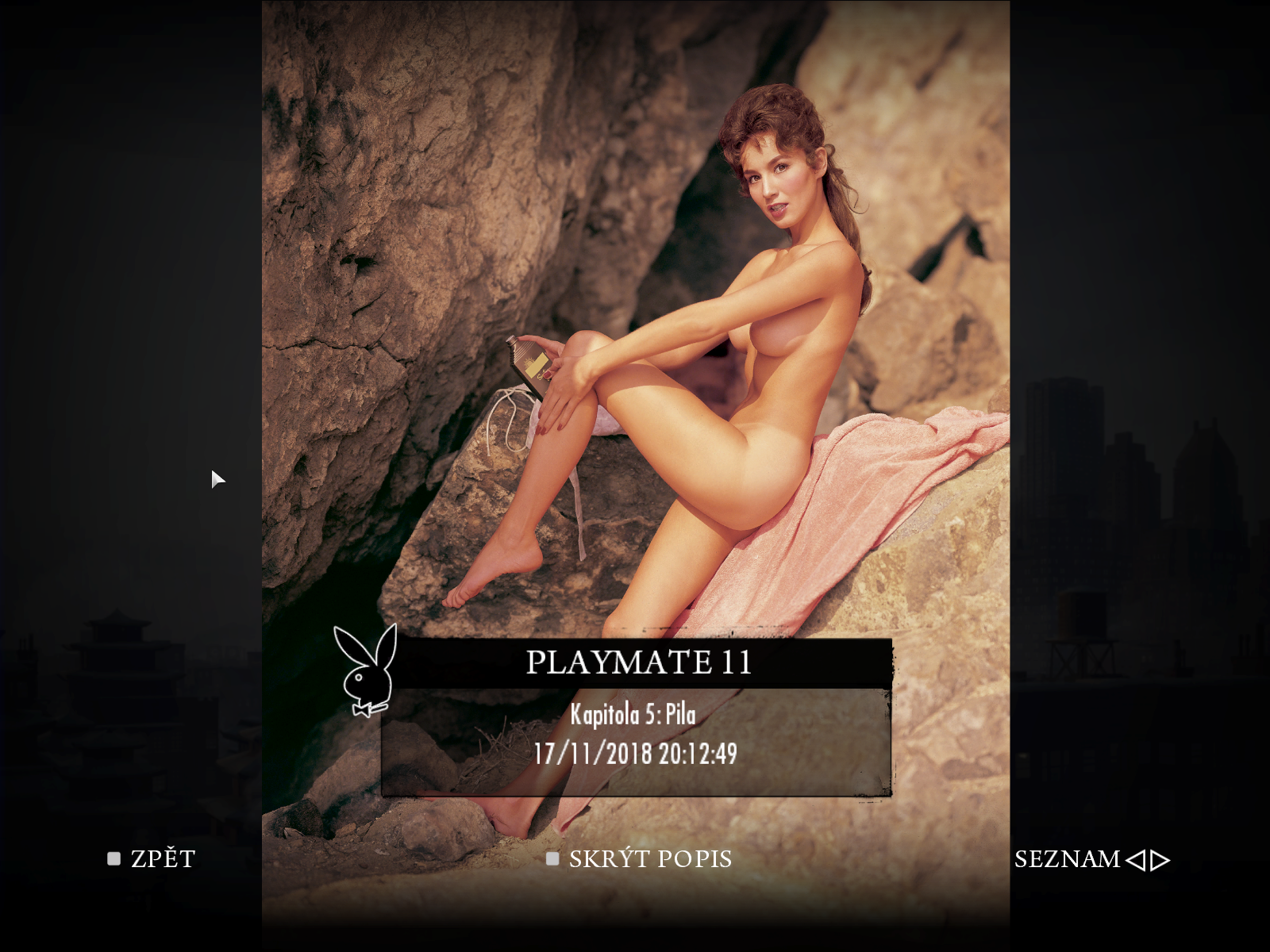Show previous entry with SEZNAM left arrow
Image resolution: width=1270 pixels, height=952 pixels.
(x=1136, y=860)
